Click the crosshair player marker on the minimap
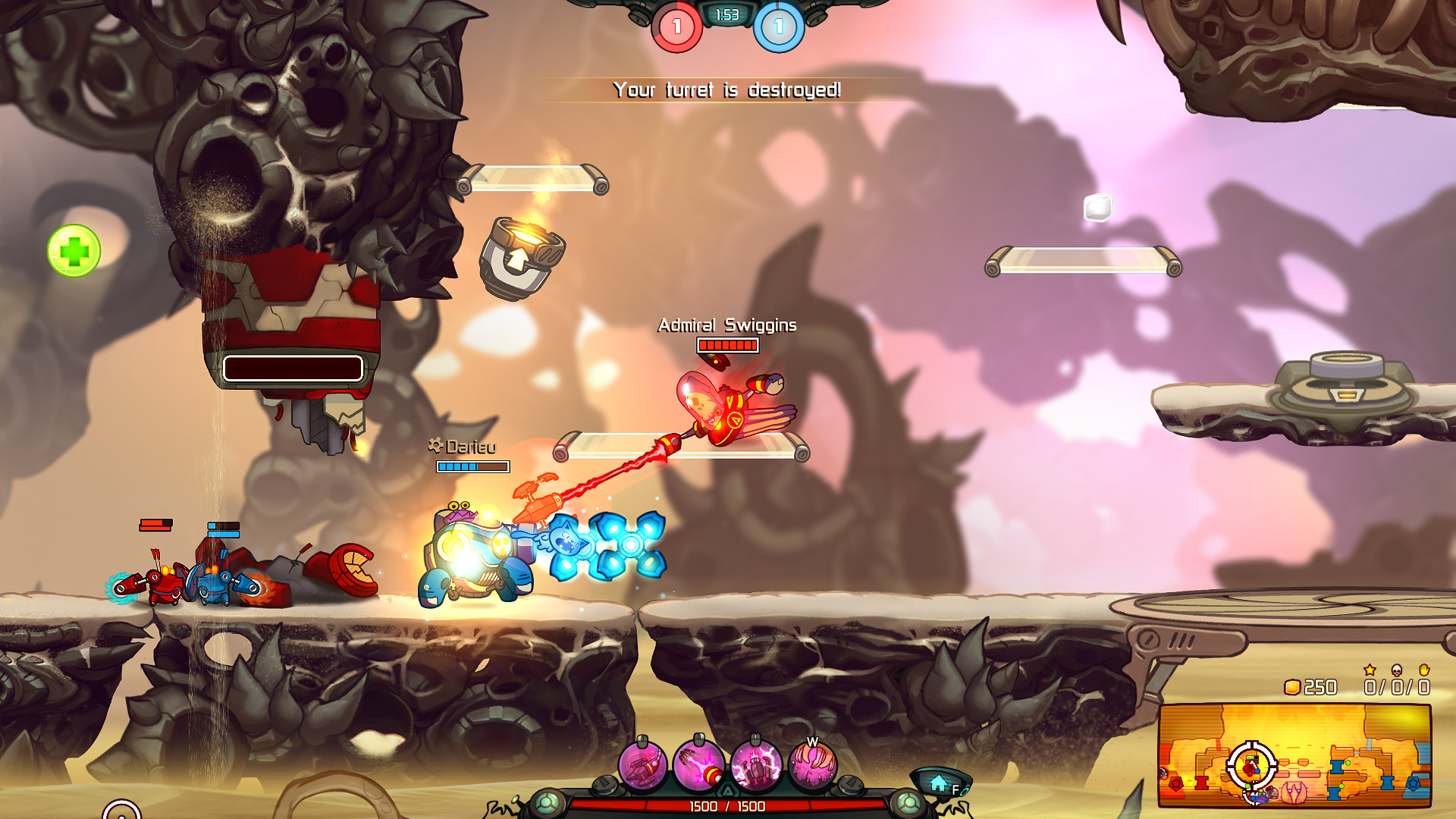1456x819 pixels. [x=1253, y=772]
